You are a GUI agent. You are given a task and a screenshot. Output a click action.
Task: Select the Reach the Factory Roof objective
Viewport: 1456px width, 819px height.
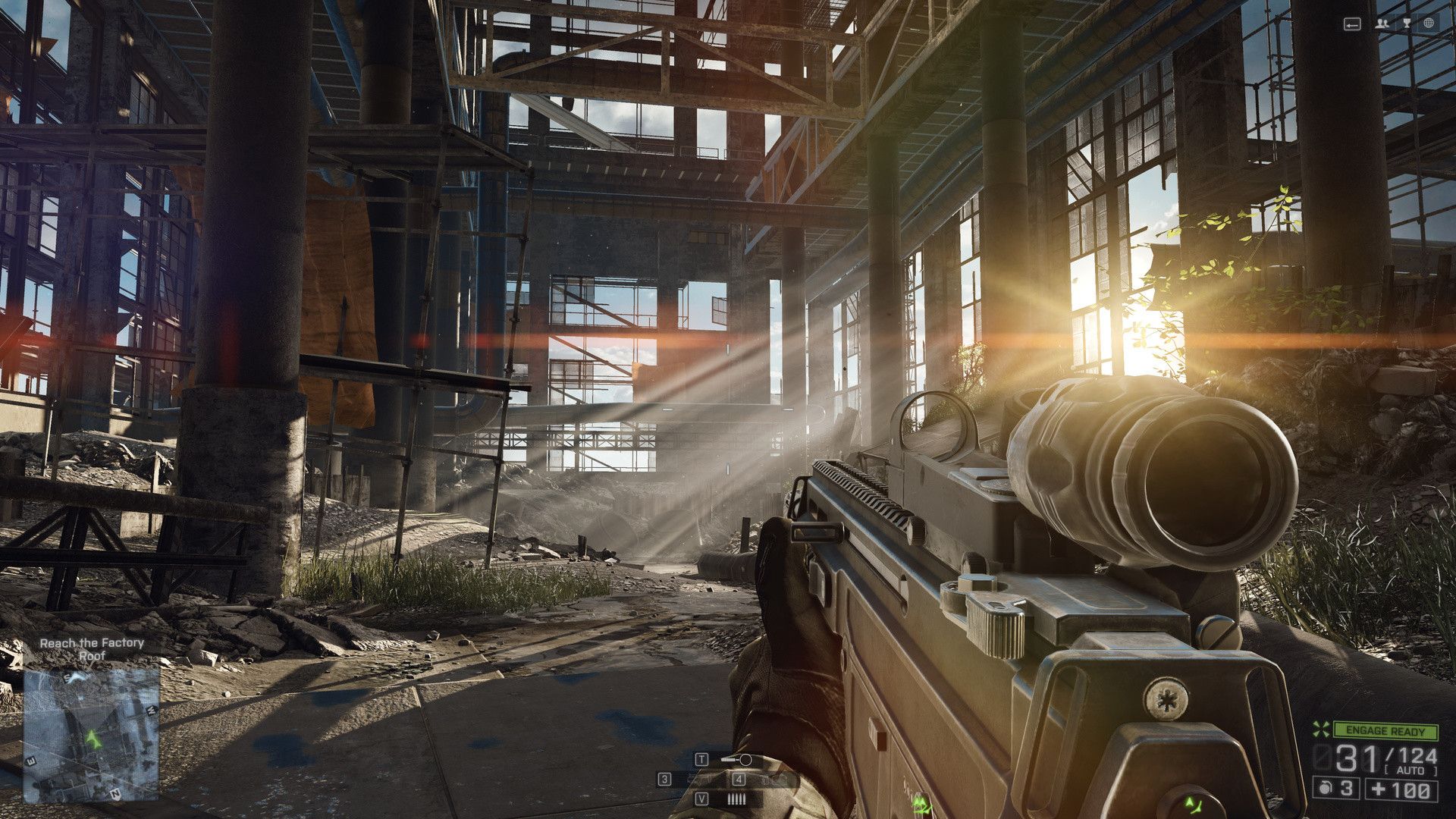(x=92, y=648)
